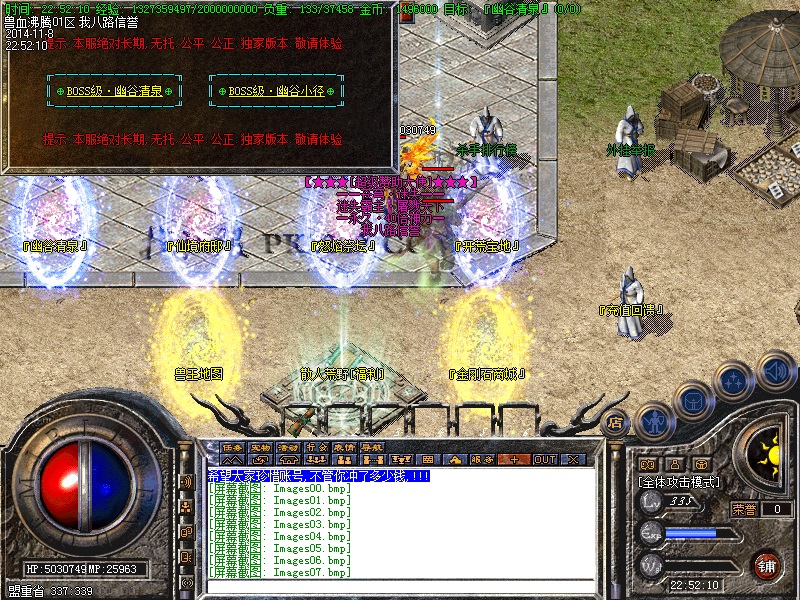This screenshot has height=600, width=800.
Task: Close the game with the X button
Action: [573, 460]
